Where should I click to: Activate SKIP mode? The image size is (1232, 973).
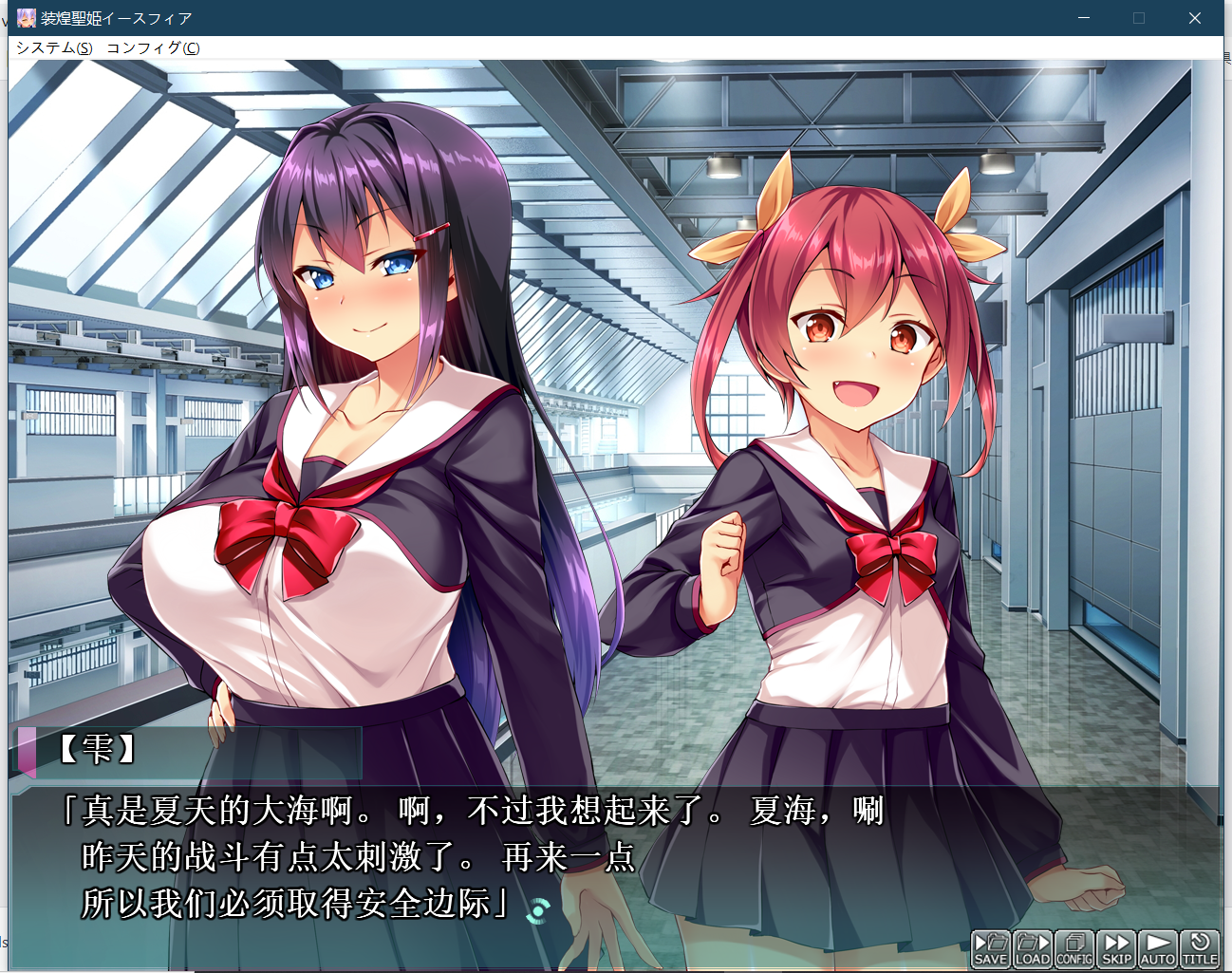tap(1116, 948)
